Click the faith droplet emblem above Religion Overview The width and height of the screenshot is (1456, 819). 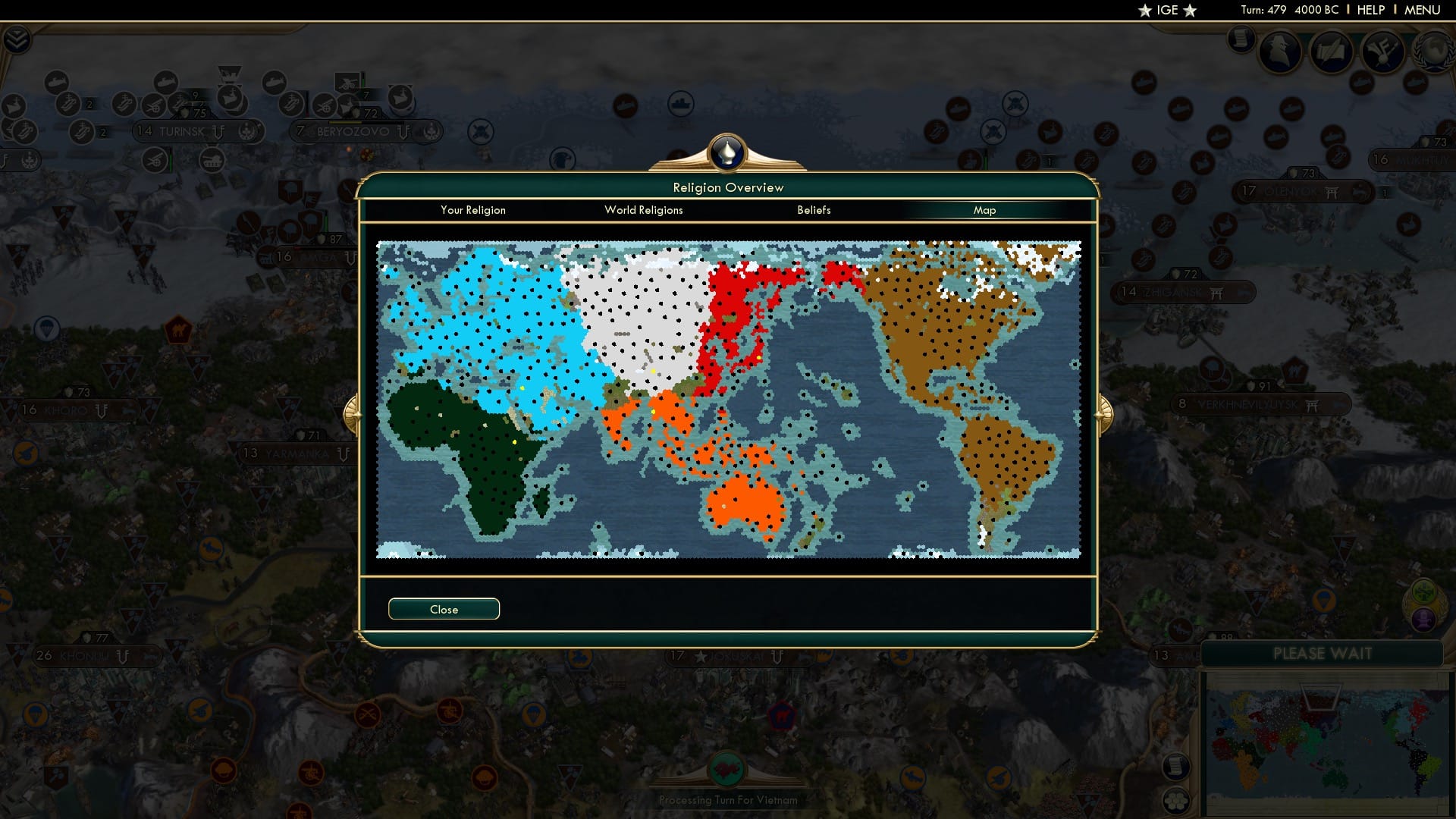[x=726, y=153]
